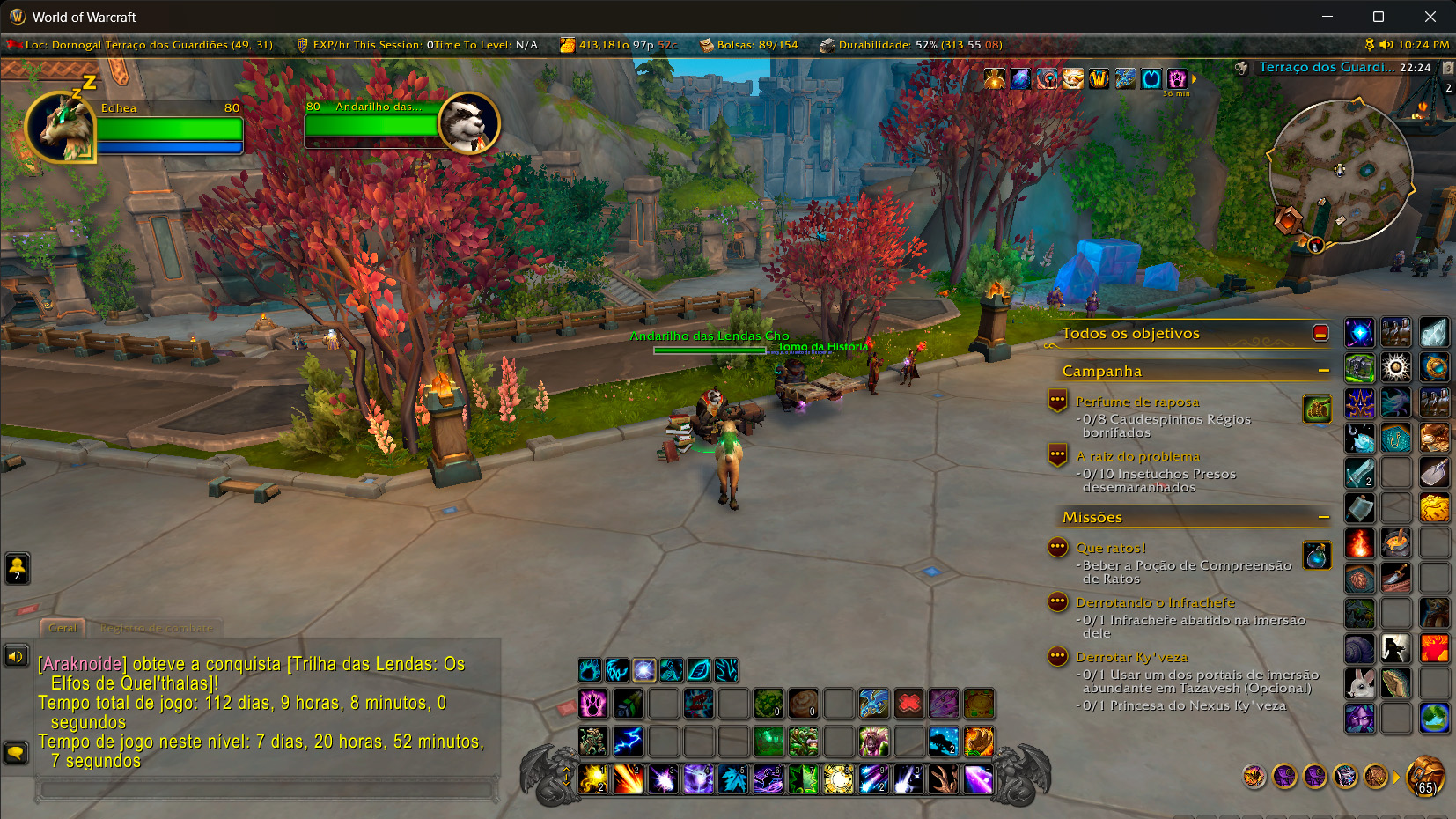The width and height of the screenshot is (1456, 819).
Task: Click the circular minimap
Action: tap(1340, 171)
